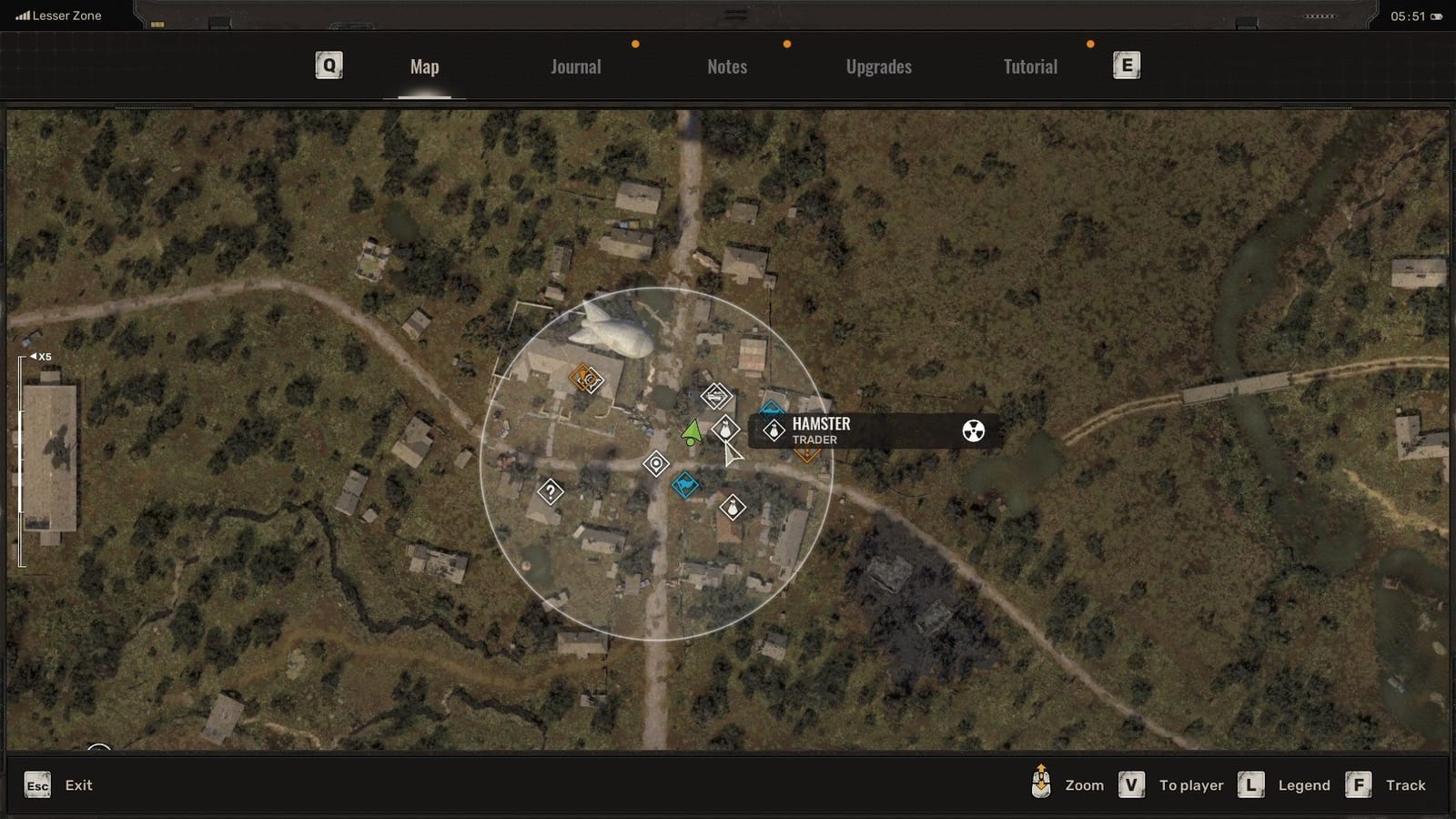The image size is (1456, 819).
Task: Click the blue guide icon above the road
Action: (772, 408)
